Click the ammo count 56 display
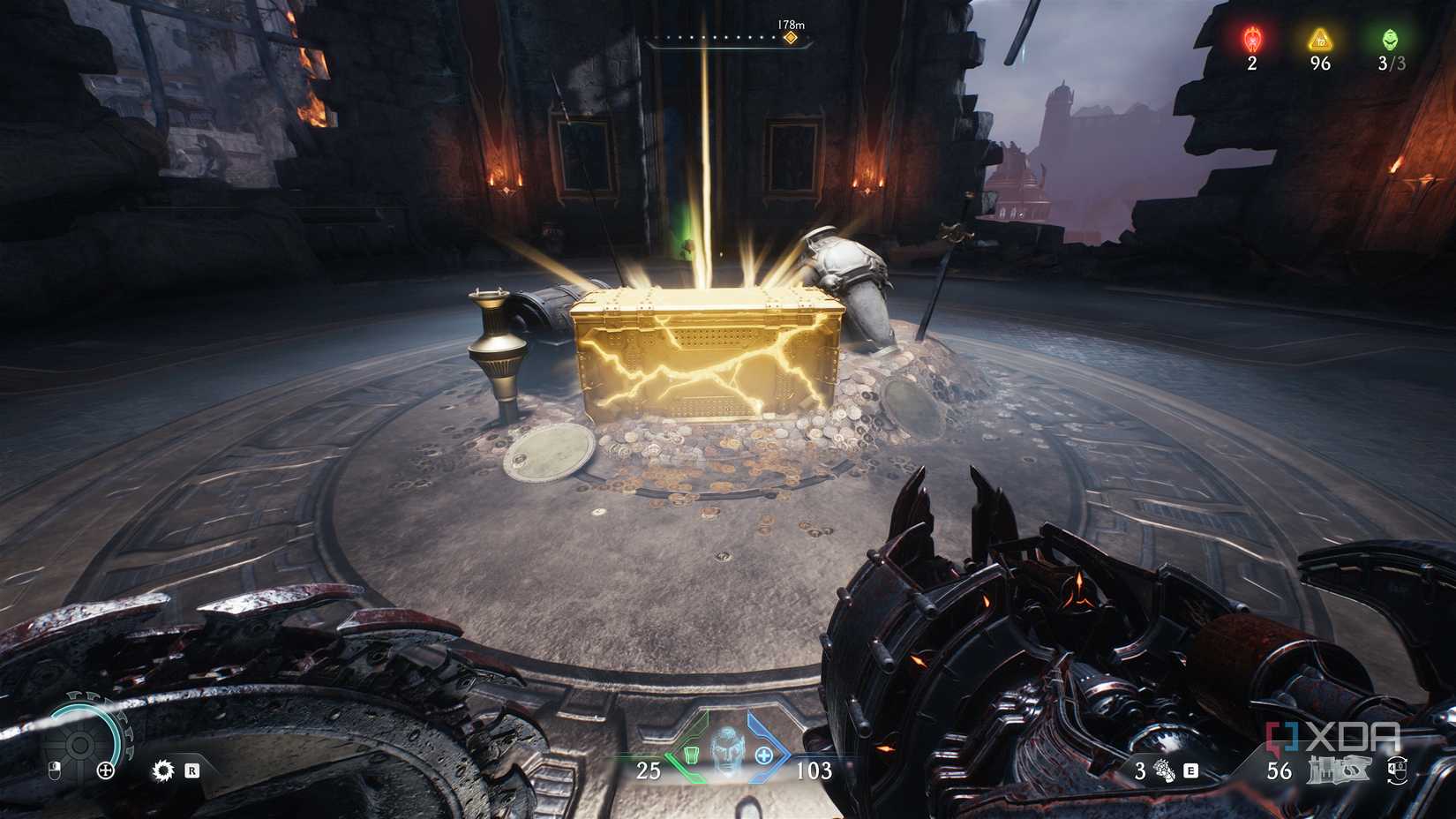 coord(1280,770)
